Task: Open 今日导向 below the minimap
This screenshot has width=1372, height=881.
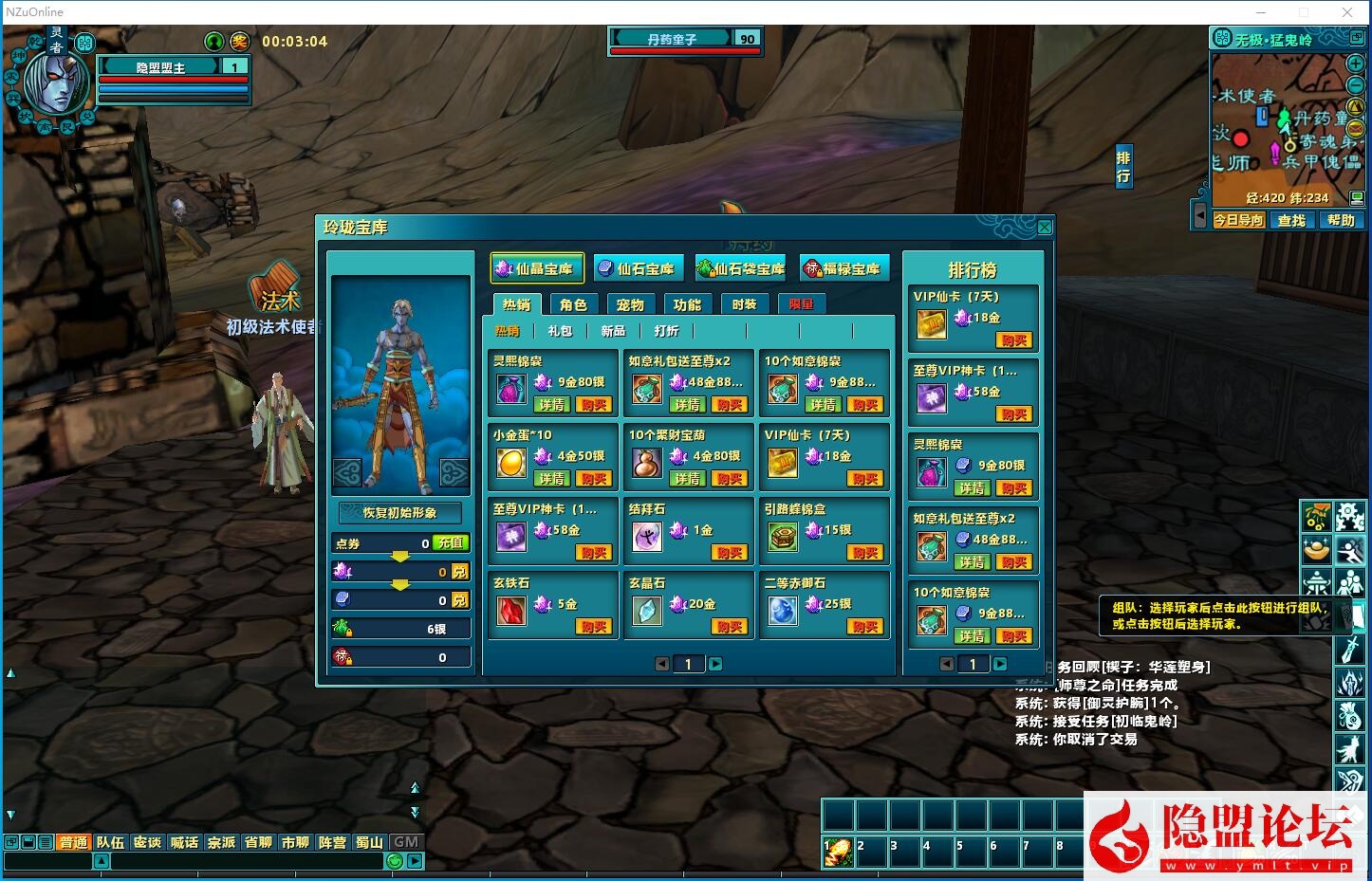Action: tap(1239, 220)
